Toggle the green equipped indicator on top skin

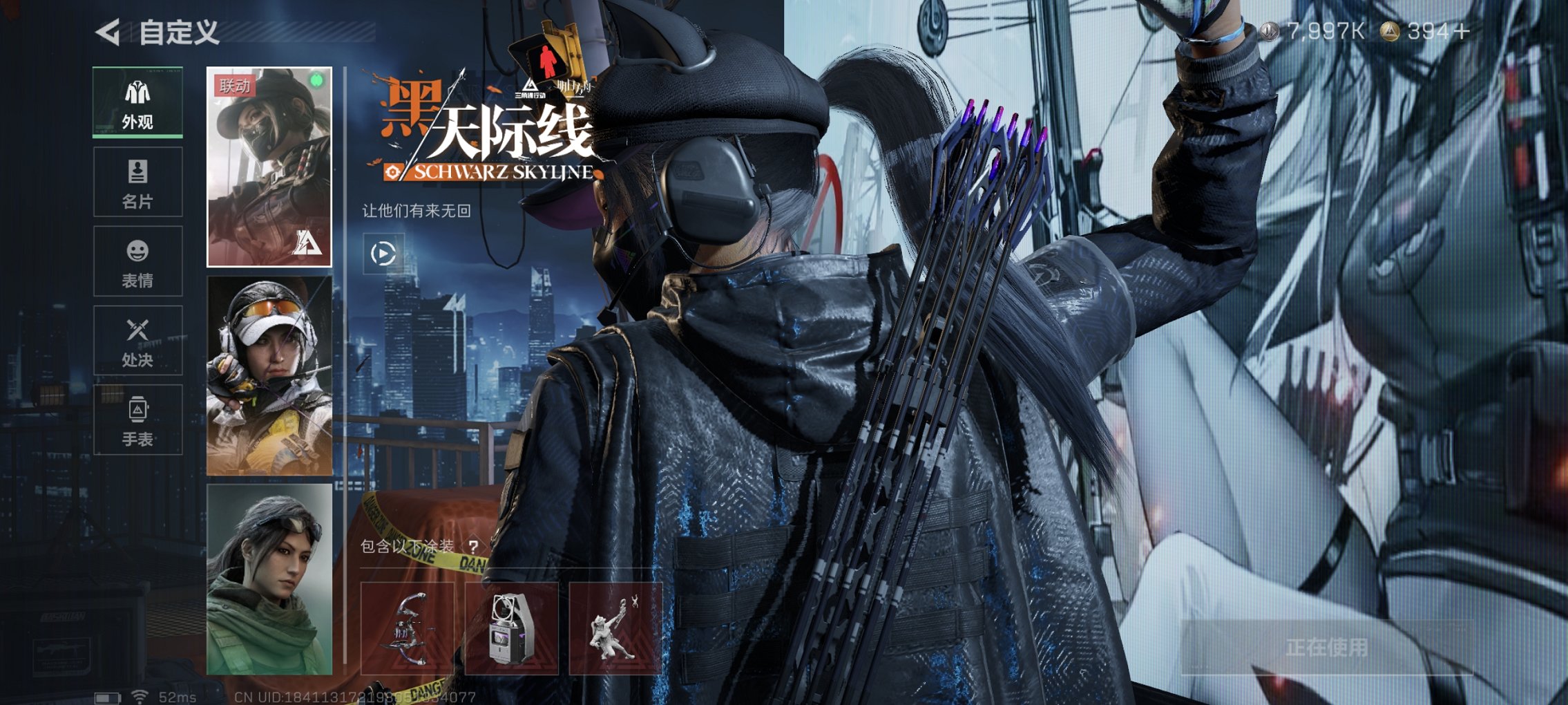point(315,79)
